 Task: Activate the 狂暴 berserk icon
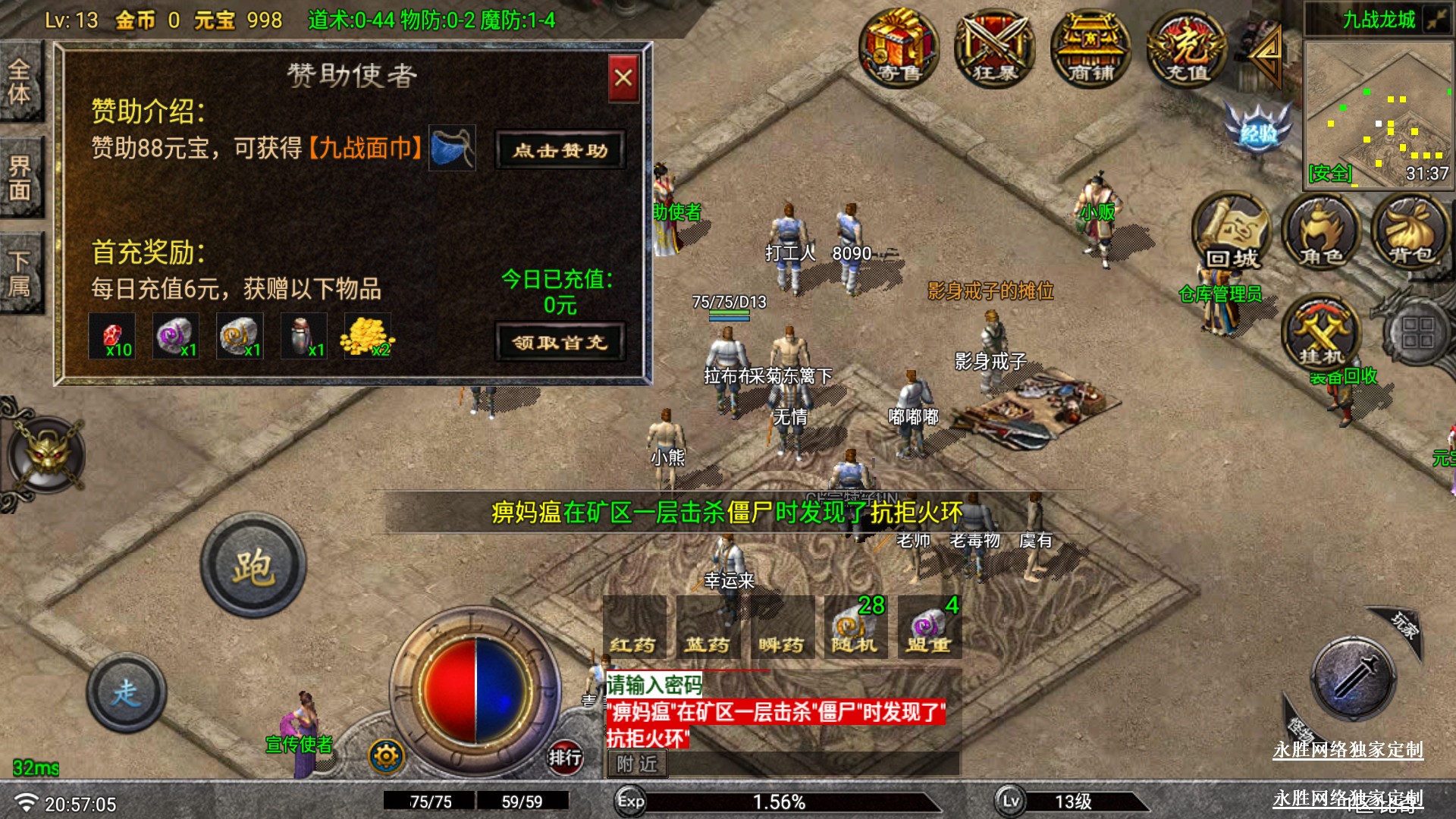(995, 47)
